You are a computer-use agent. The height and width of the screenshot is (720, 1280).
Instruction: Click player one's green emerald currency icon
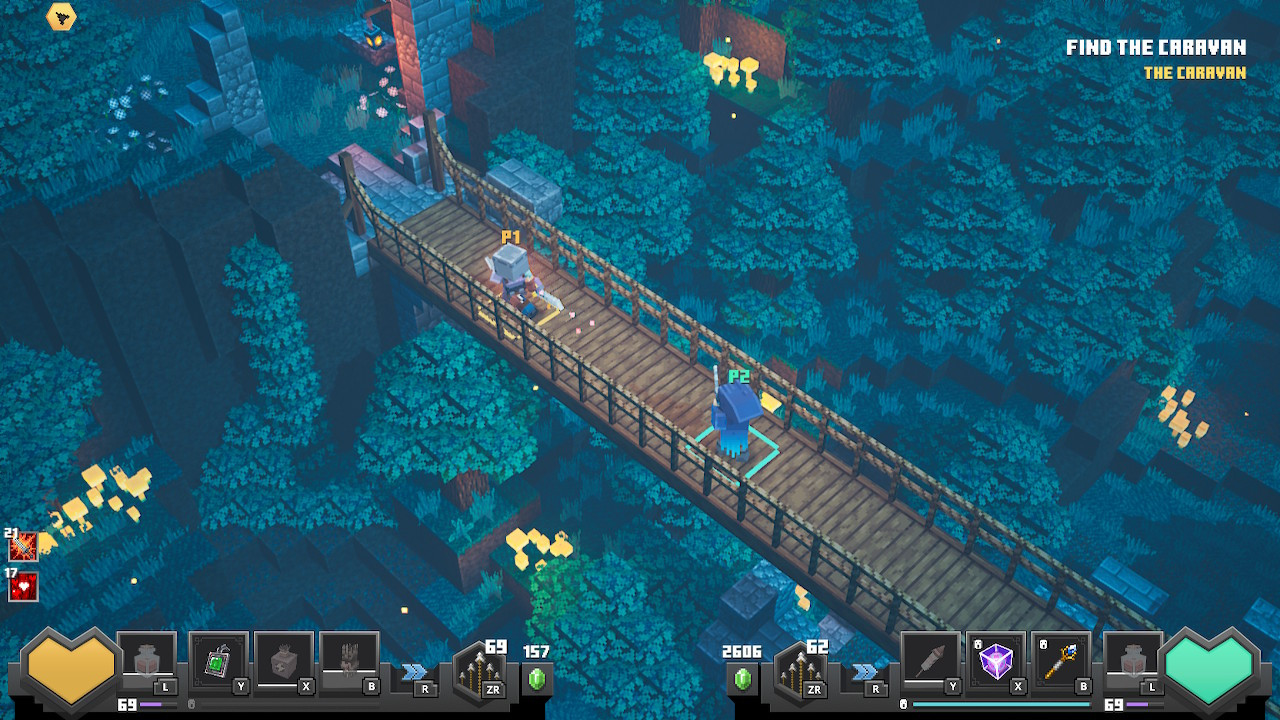click(x=537, y=679)
